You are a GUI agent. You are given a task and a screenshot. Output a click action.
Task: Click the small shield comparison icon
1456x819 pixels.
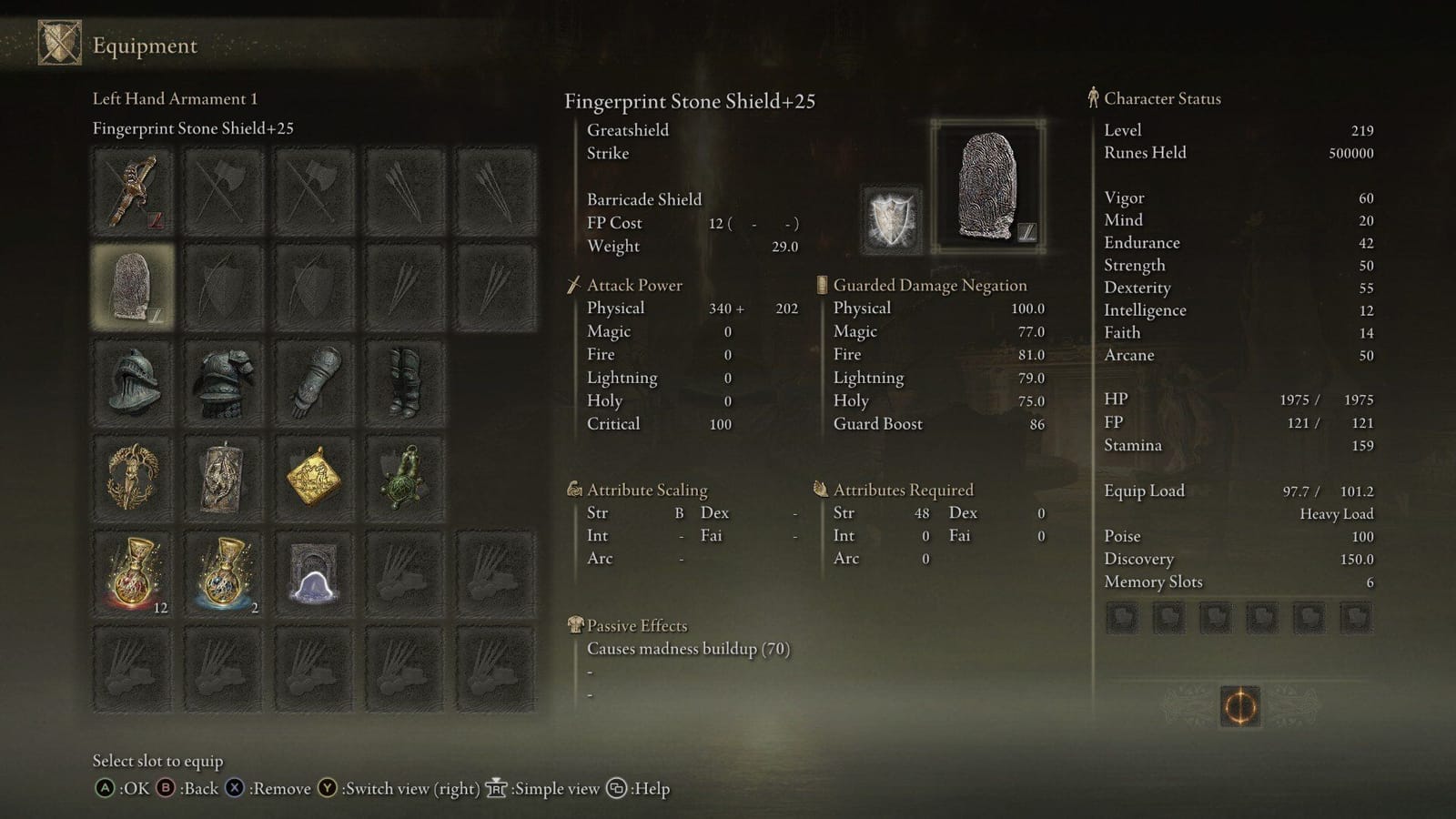[890, 221]
